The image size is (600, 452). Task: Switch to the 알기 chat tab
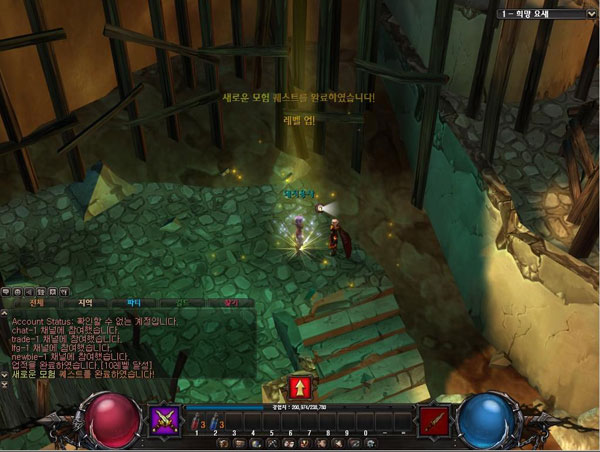231,301
